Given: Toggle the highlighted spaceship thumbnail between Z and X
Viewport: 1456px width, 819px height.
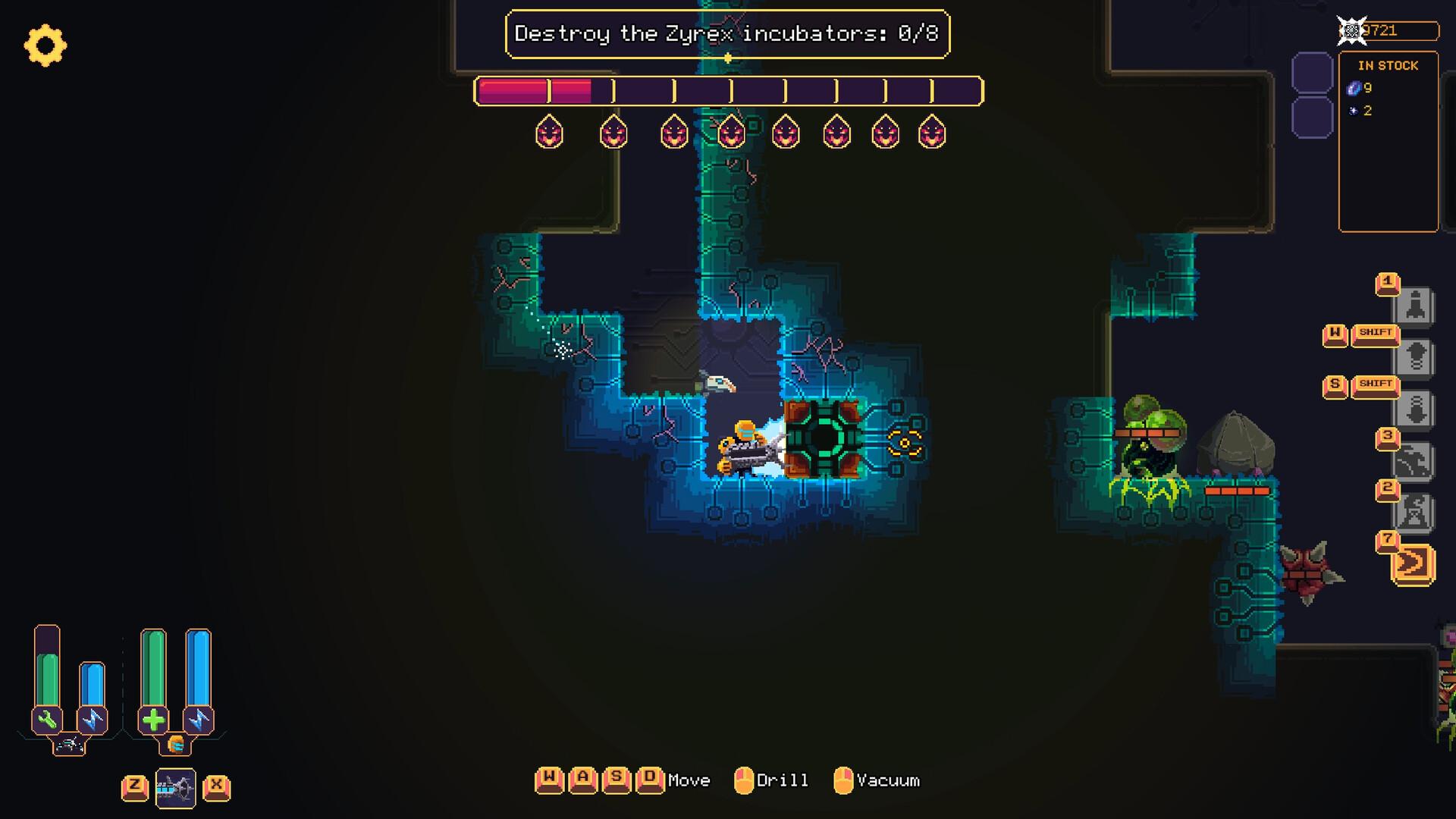Looking at the screenshot, I should (x=176, y=789).
